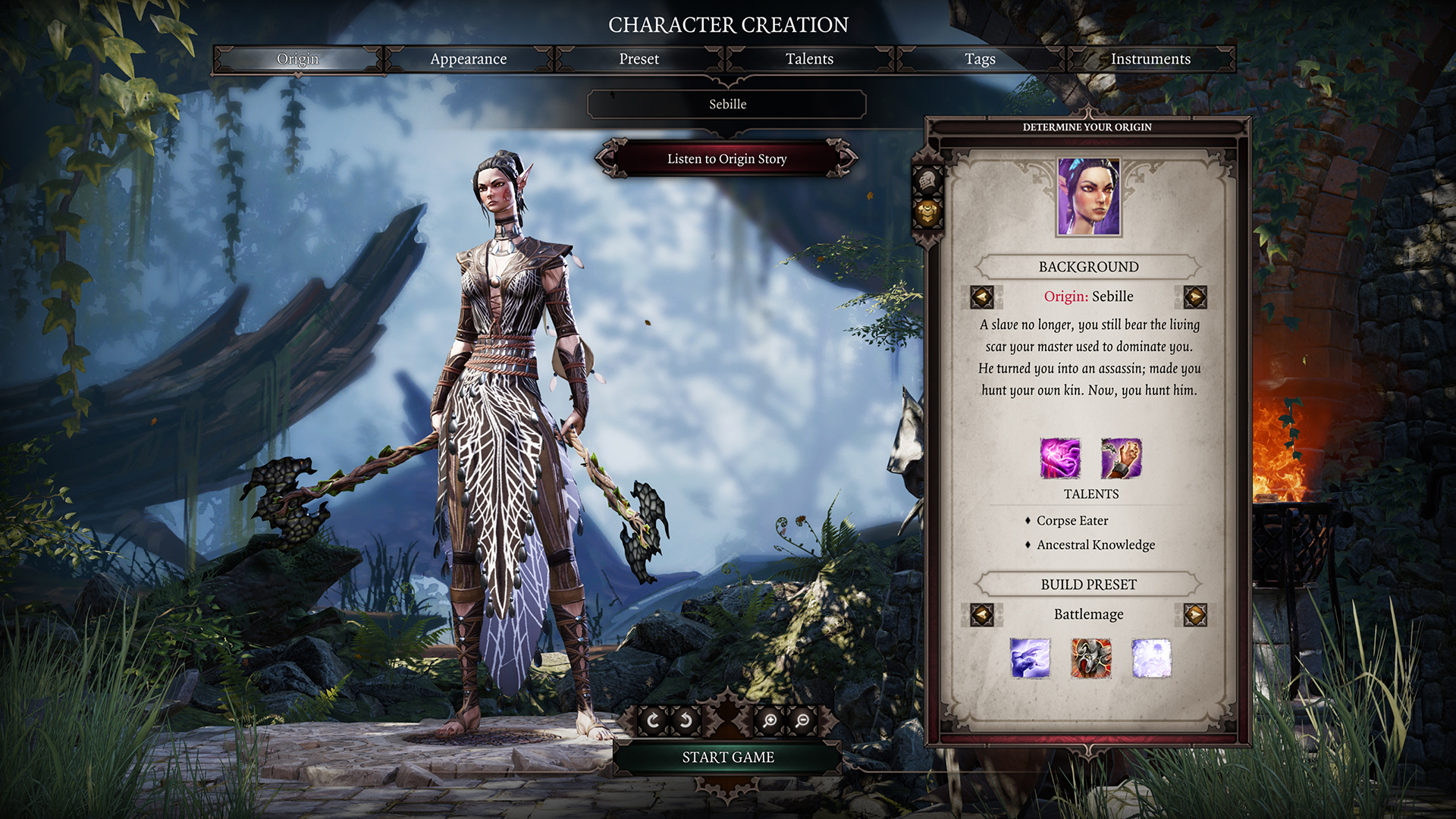Select the red bull skill icon
The height and width of the screenshot is (819, 1456).
click(1091, 658)
